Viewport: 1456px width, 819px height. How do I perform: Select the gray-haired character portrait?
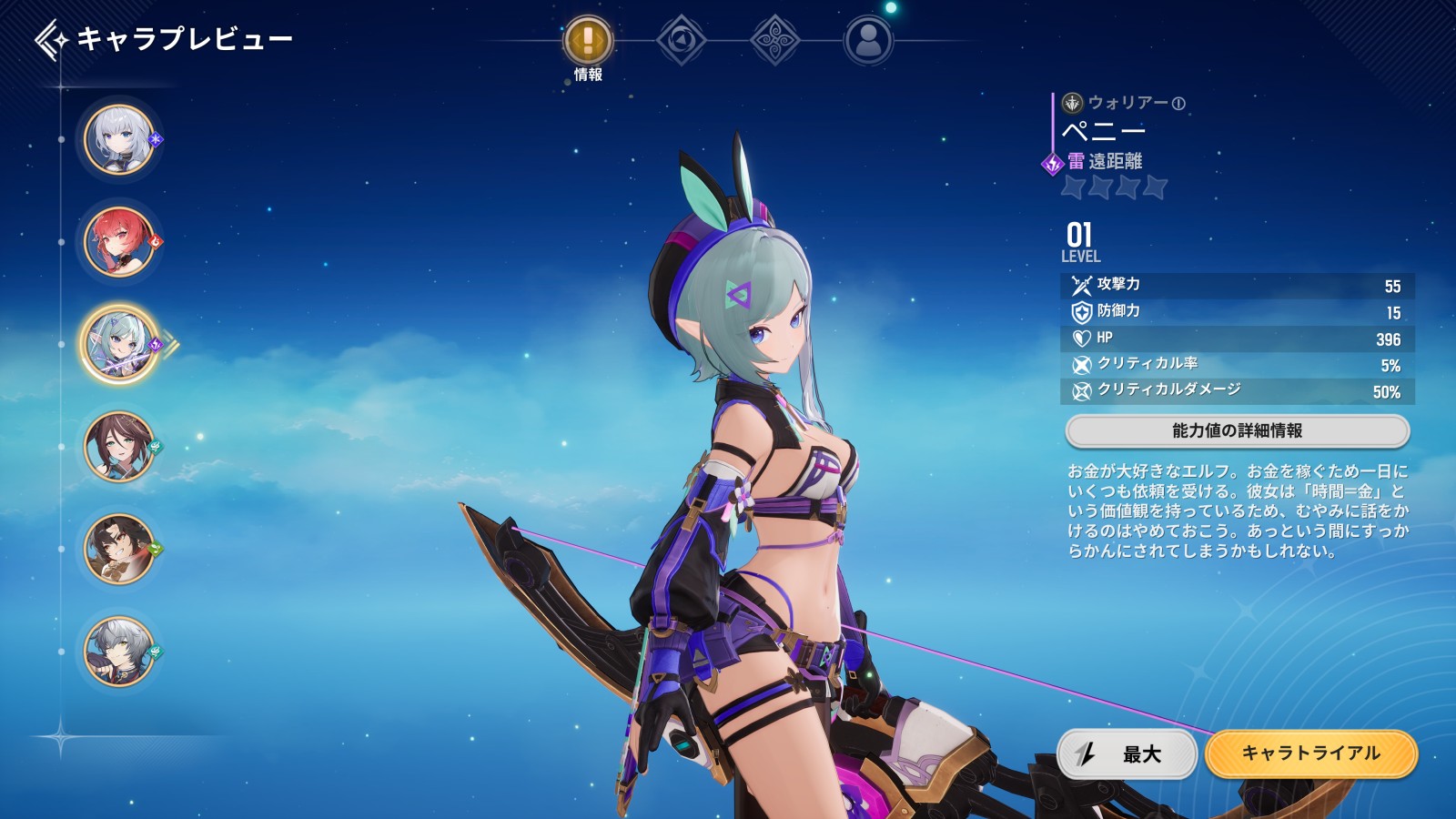pyautogui.click(x=119, y=652)
